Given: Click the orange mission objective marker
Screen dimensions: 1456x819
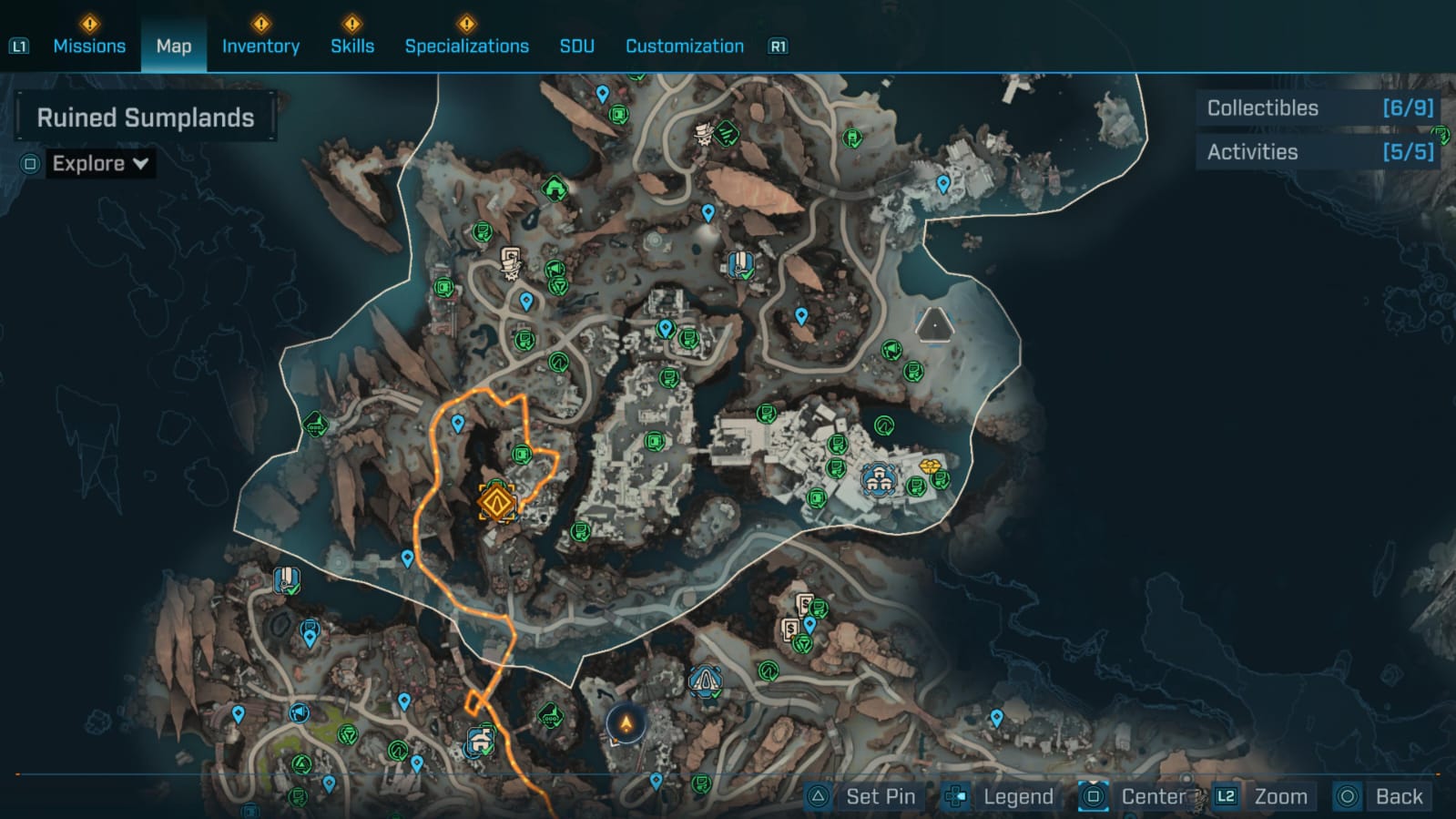Looking at the screenshot, I should (x=497, y=502).
